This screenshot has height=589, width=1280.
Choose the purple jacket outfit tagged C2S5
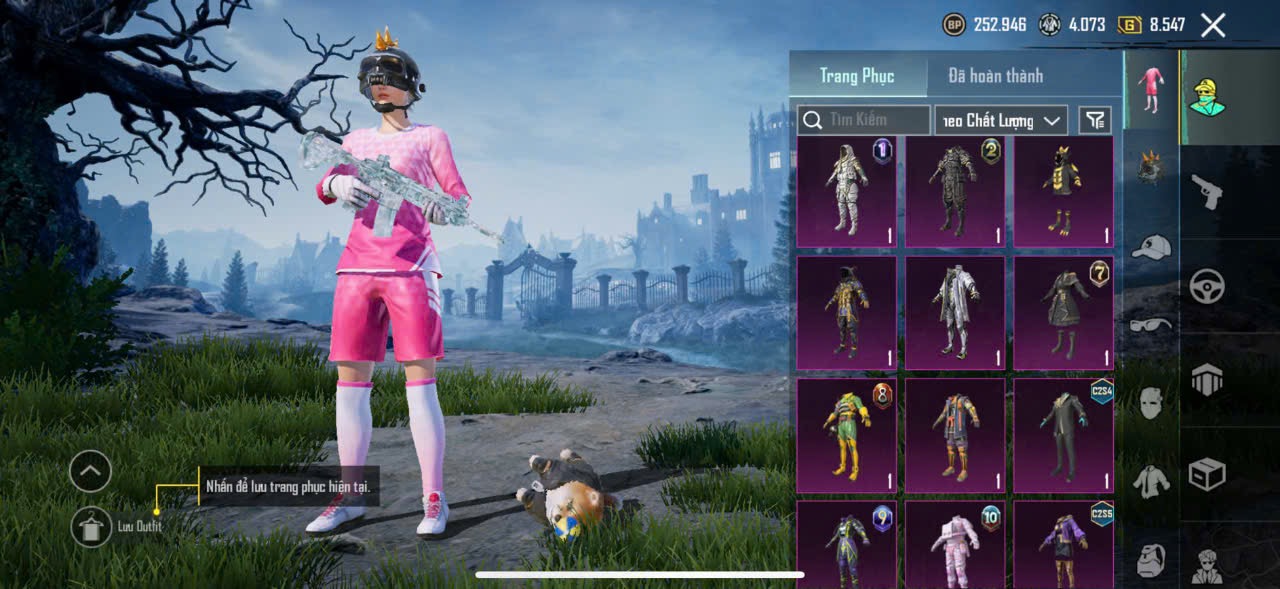pos(1063,544)
